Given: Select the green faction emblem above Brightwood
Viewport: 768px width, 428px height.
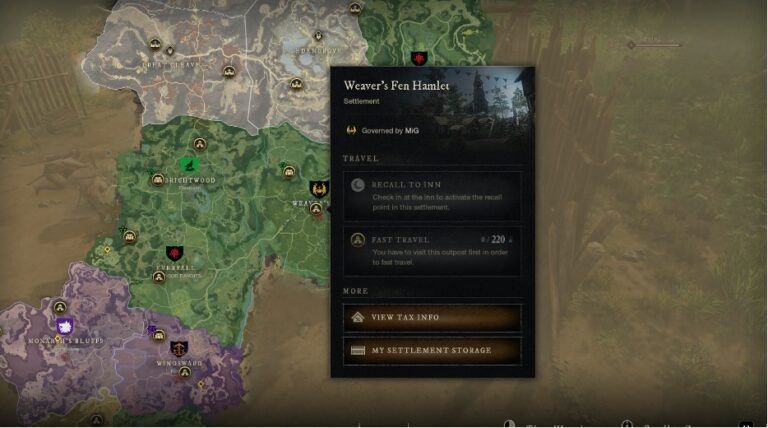Looking at the screenshot, I should coord(189,164).
